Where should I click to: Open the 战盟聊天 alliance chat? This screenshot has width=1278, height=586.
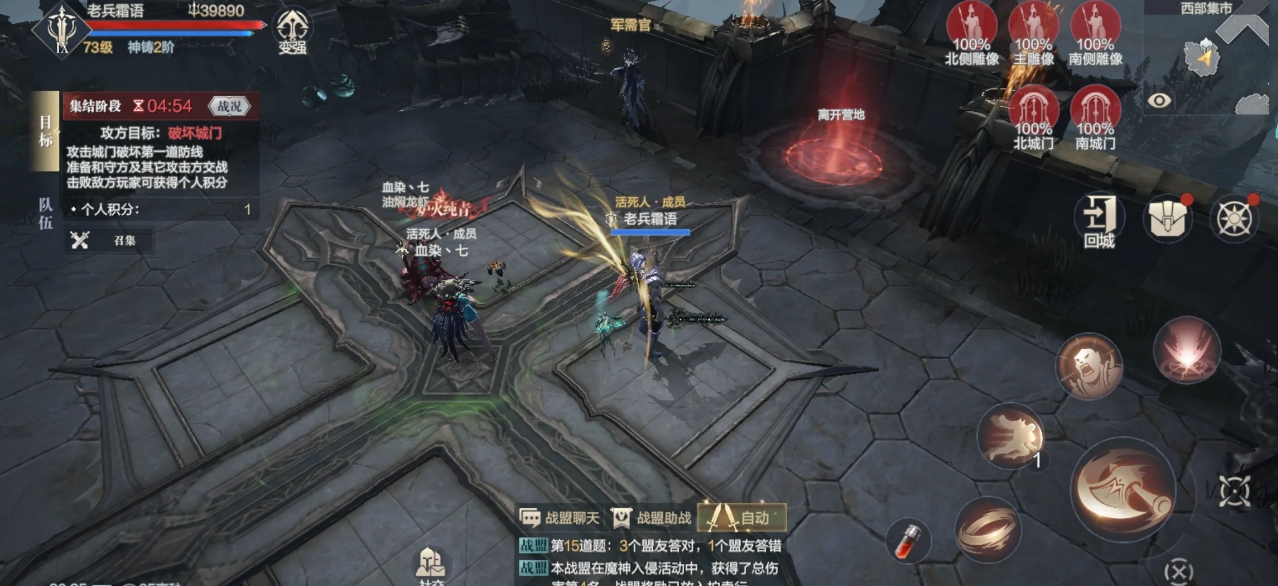point(561,518)
